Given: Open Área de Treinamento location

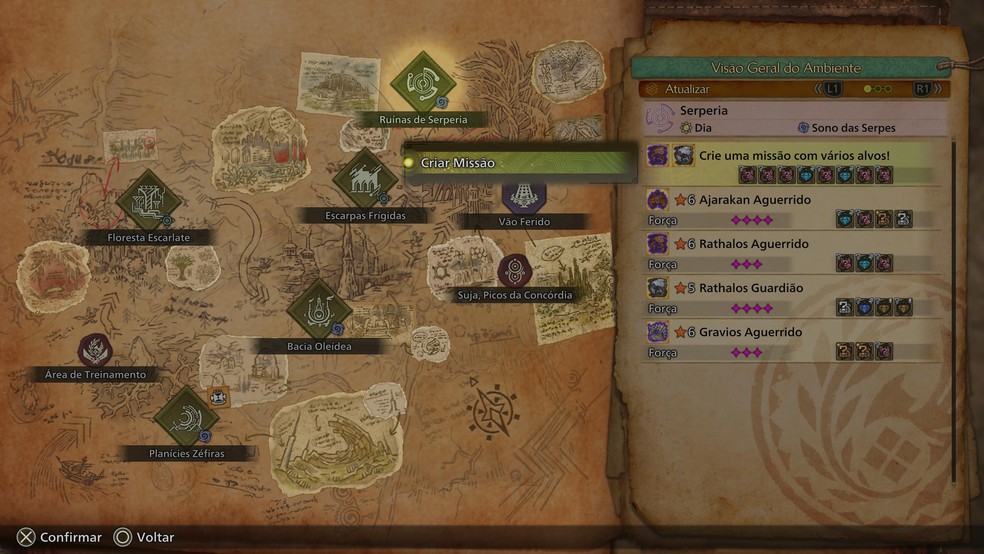Looking at the screenshot, I should [x=96, y=350].
